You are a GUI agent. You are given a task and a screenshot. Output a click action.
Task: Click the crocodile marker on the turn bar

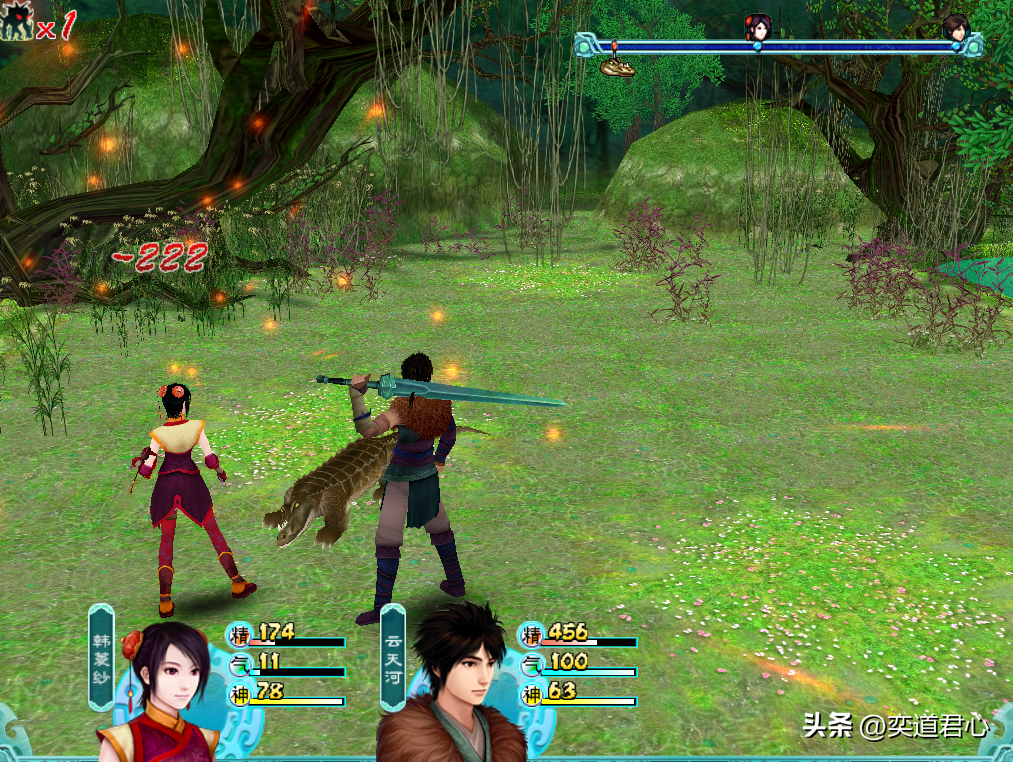pyautogui.click(x=617, y=66)
